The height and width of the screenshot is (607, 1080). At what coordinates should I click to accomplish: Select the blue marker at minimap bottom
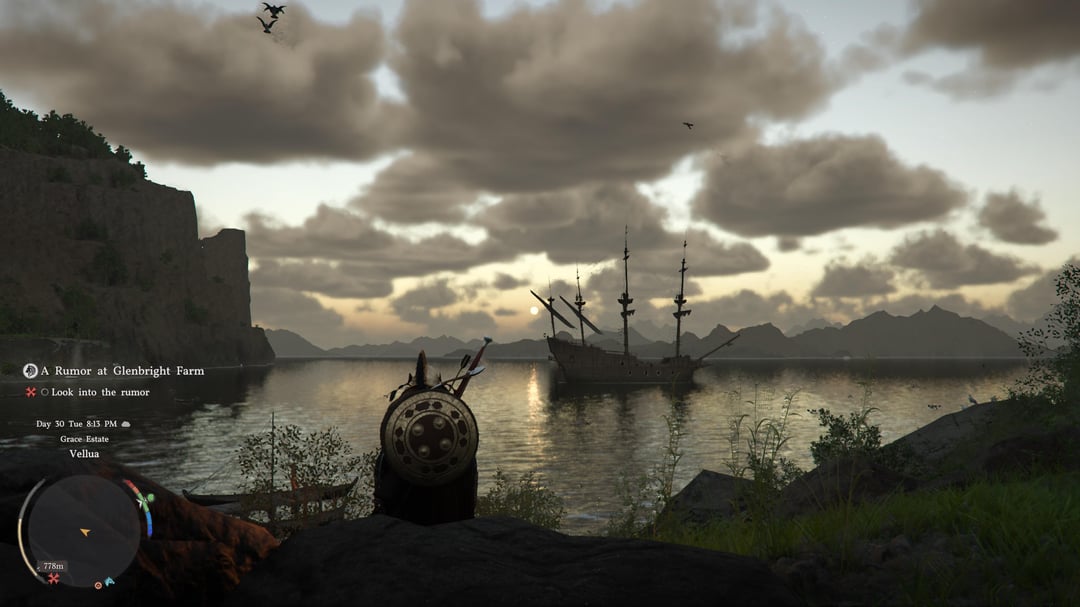[109, 581]
